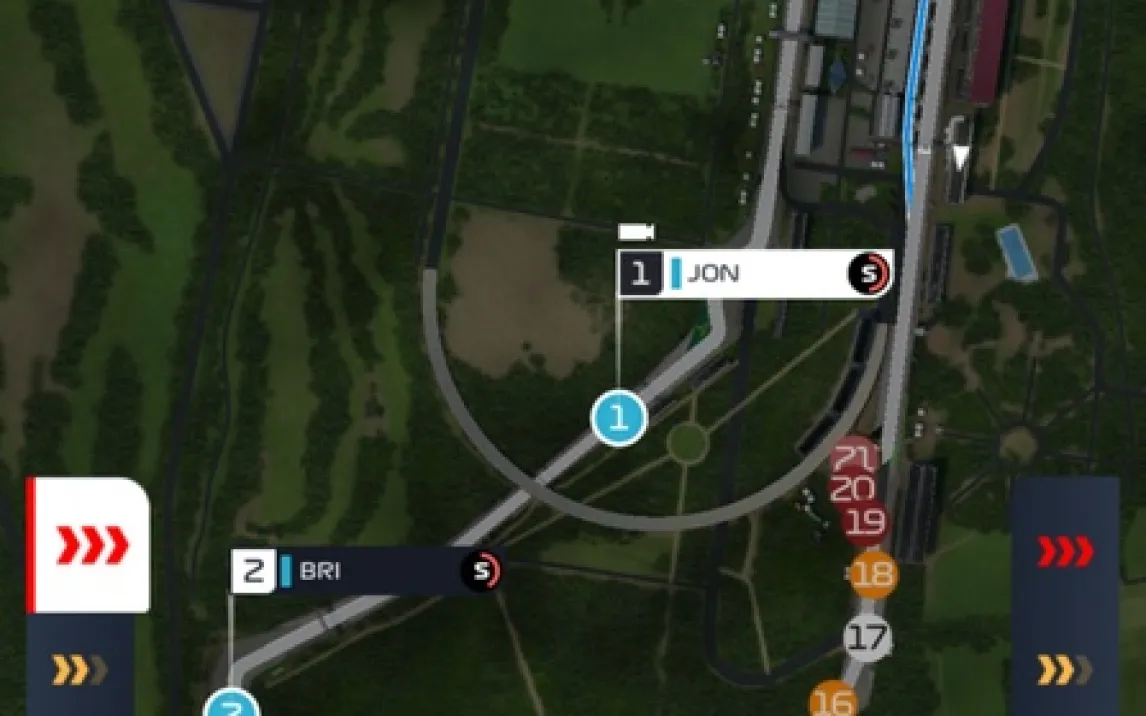1146x716 pixels.
Task: Select the JON driver name tag
Action: pos(754,274)
